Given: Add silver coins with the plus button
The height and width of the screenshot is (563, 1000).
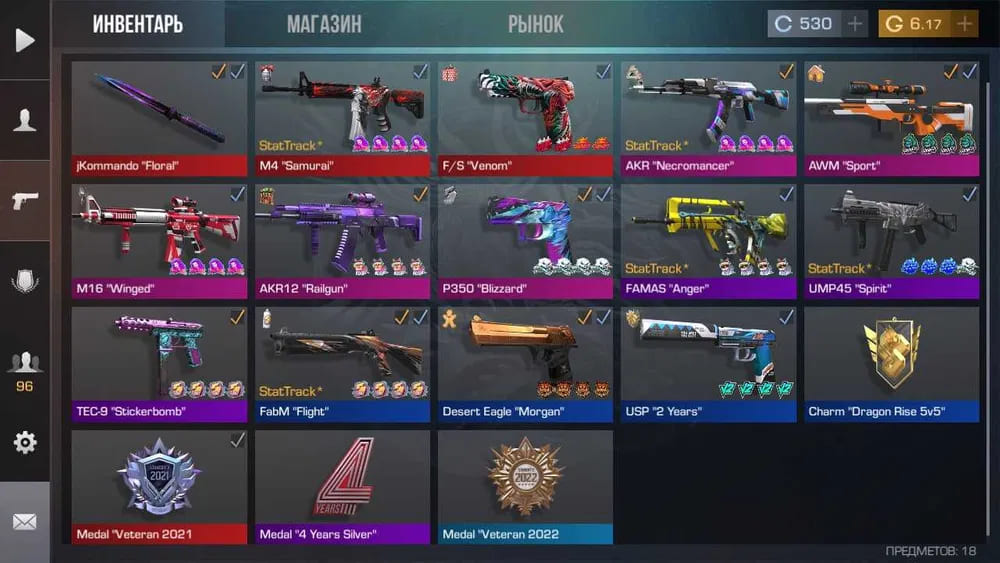Looking at the screenshot, I should pyautogui.click(x=854, y=24).
